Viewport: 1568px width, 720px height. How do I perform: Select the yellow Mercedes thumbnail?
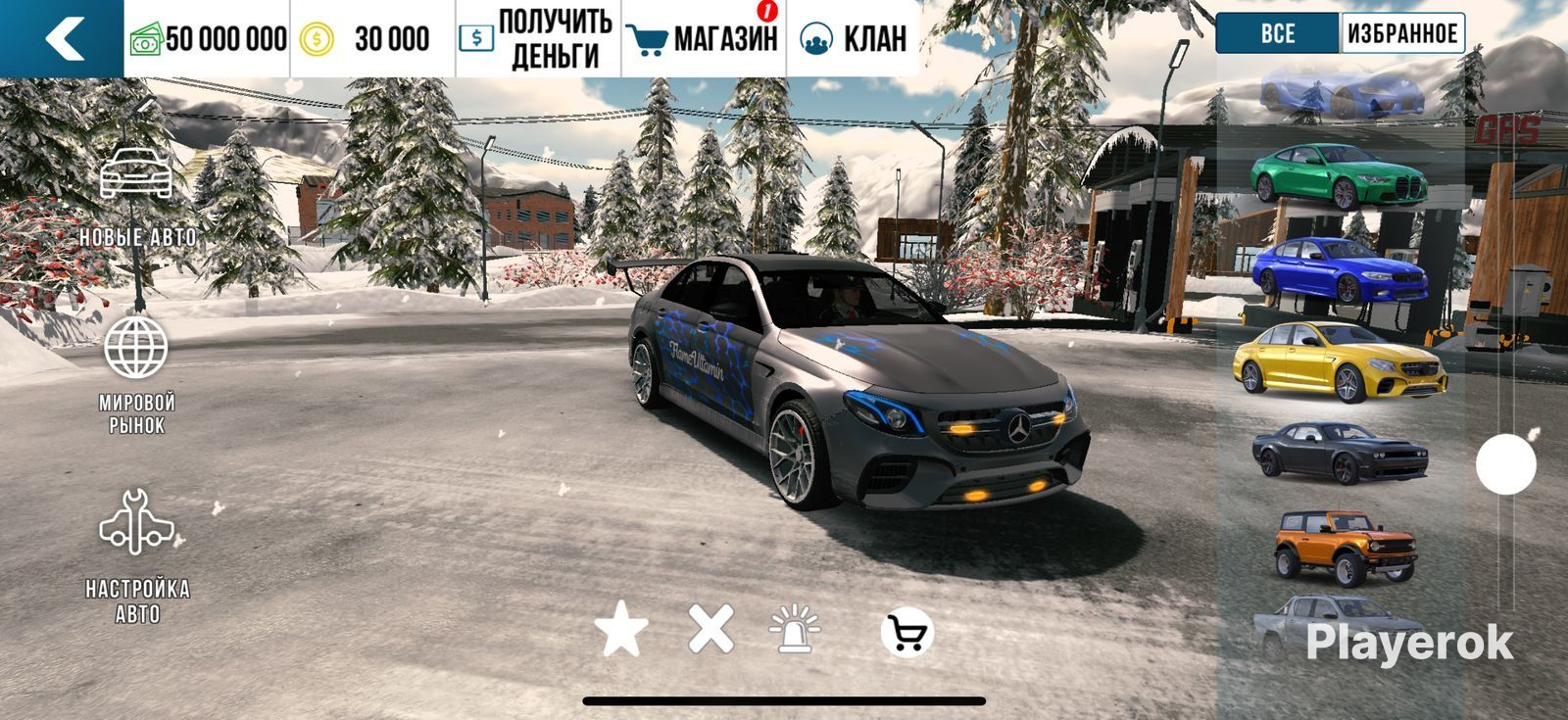[x=1340, y=361]
